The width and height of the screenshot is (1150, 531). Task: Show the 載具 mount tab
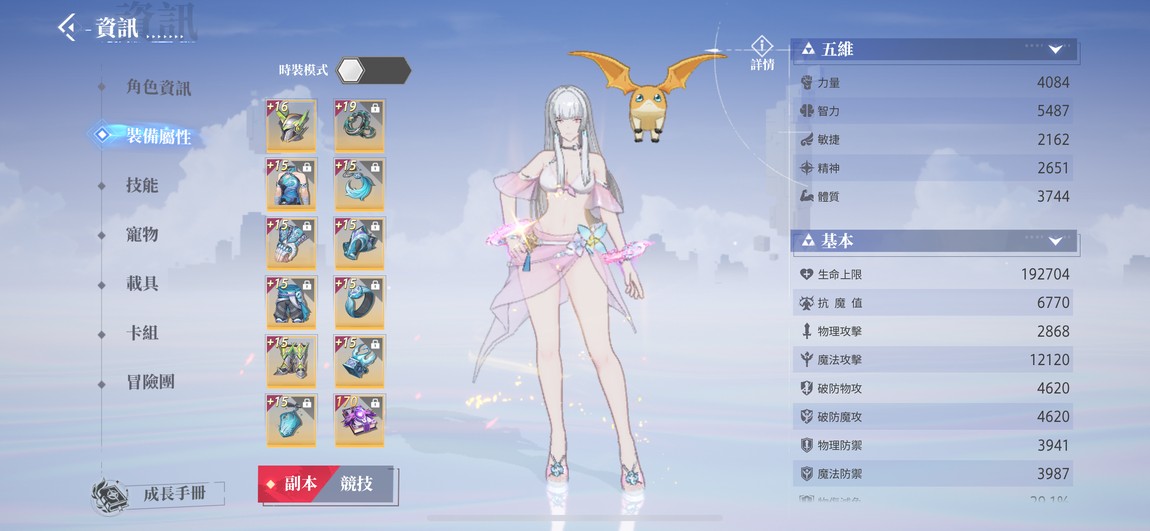pos(142,283)
